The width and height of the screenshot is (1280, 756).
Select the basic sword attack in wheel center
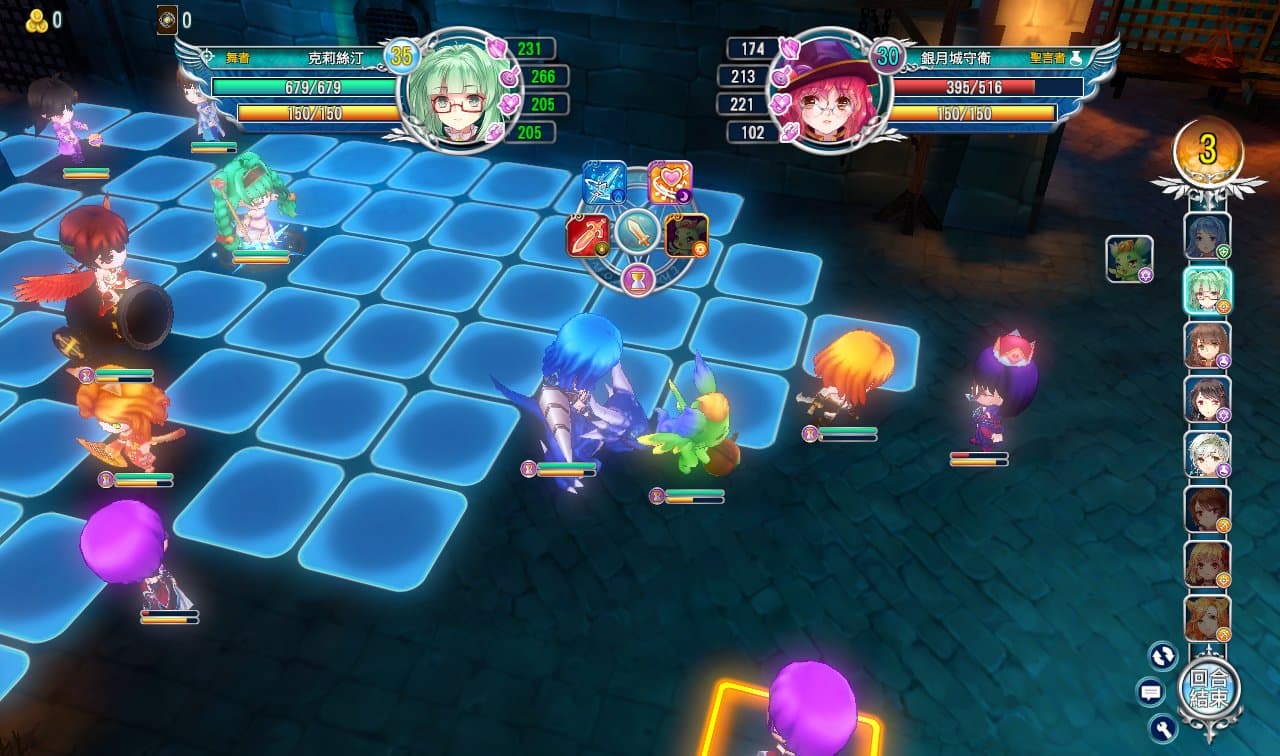636,232
